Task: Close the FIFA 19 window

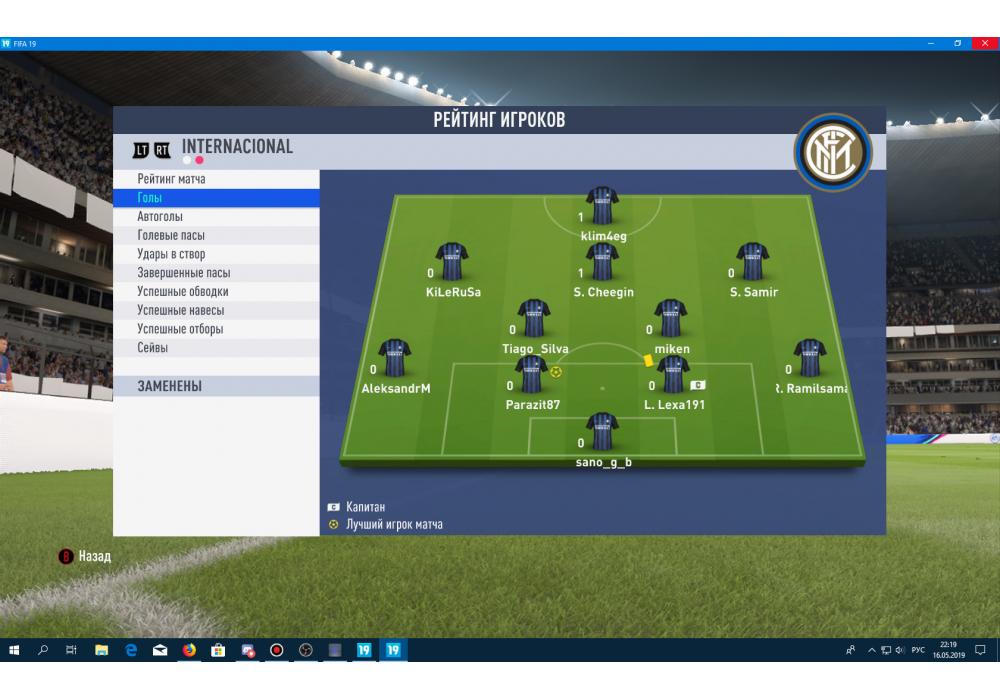Action: (x=984, y=43)
